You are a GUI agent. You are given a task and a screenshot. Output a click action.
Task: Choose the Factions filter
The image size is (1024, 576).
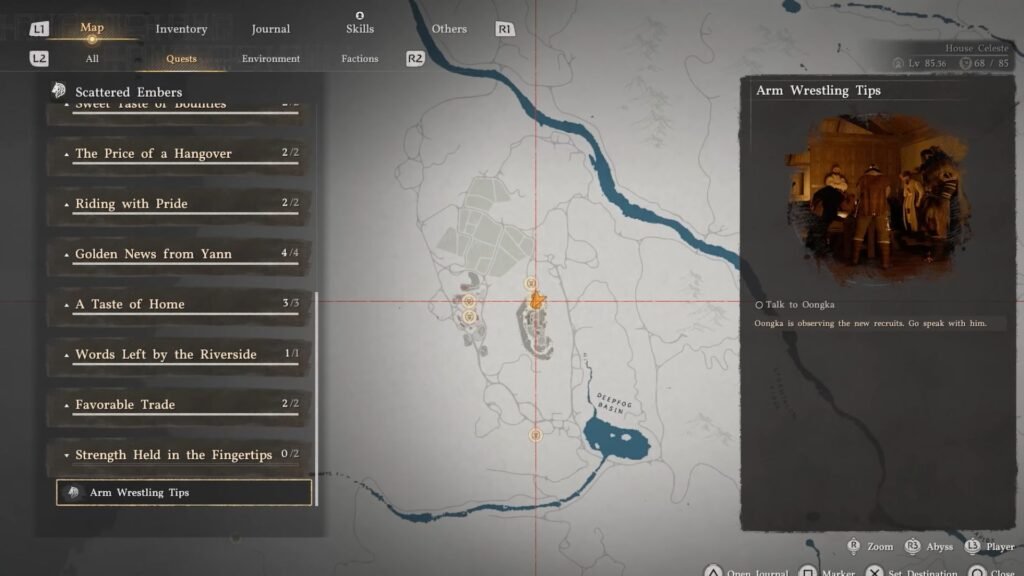[360, 59]
